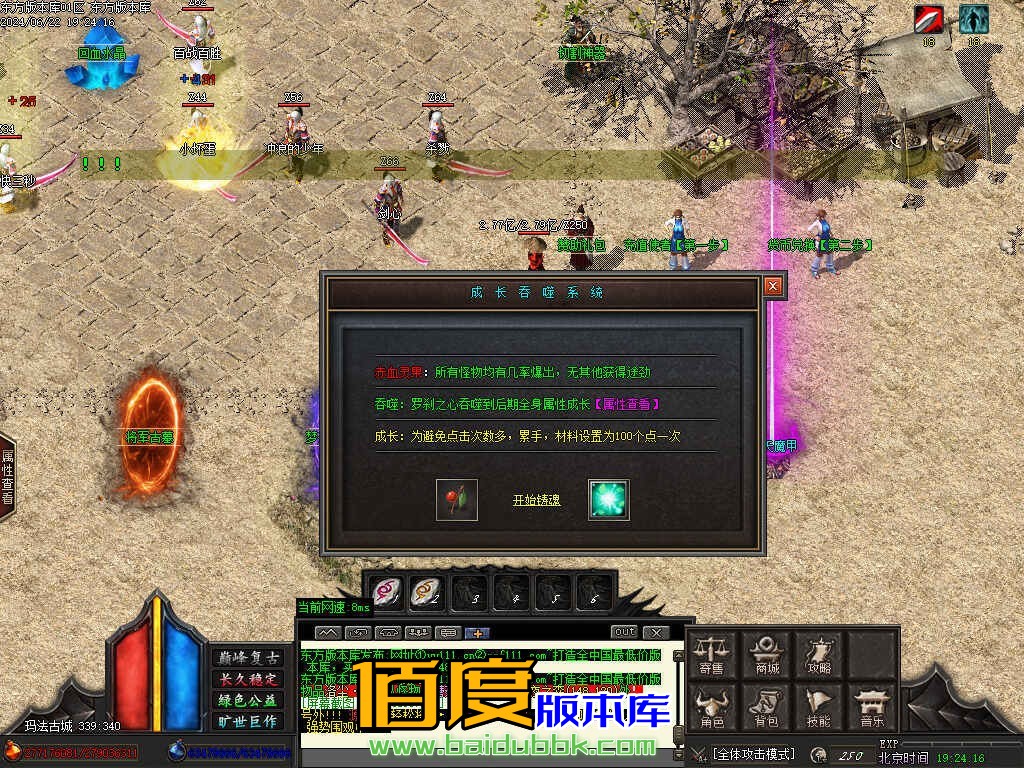The image size is (1024, 768).
Task: Select the glowing green orb slot
Action: coord(608,499)
